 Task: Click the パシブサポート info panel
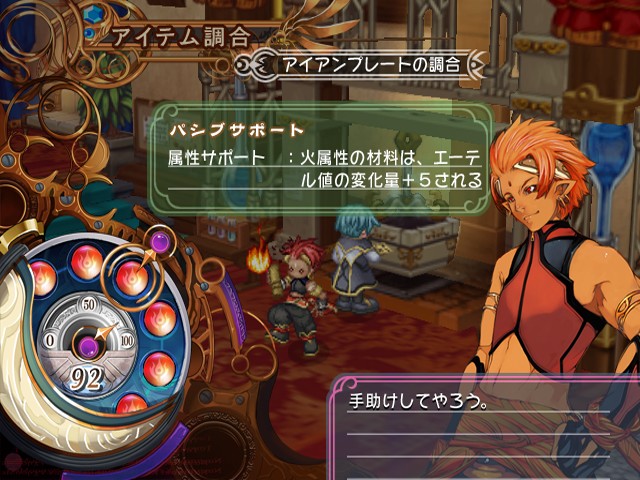(x=322, y=153)
